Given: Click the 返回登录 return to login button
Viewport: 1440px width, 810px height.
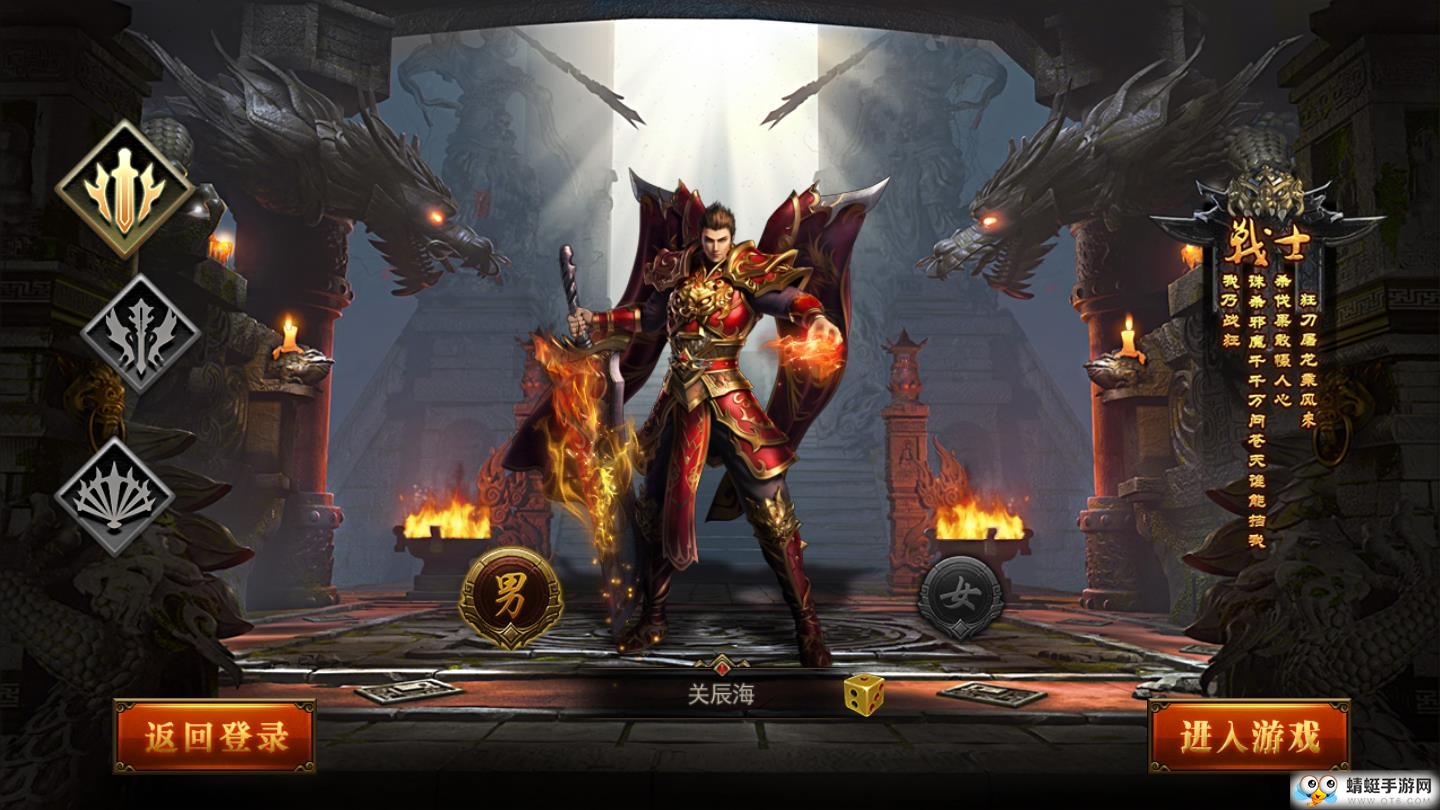Looking at the screenshot, I should click(x=215, y=737).
